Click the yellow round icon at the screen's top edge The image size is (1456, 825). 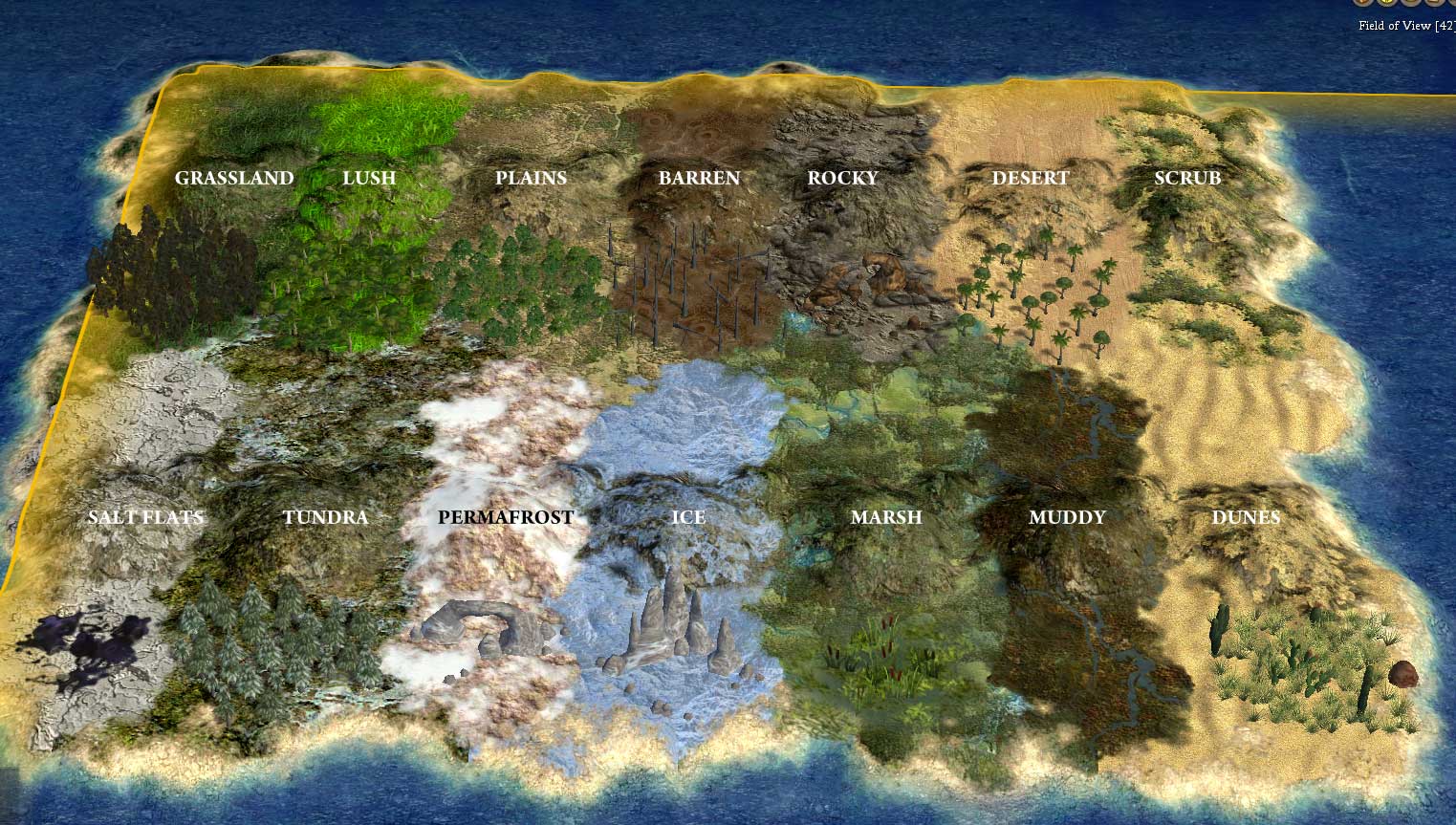1388,3
